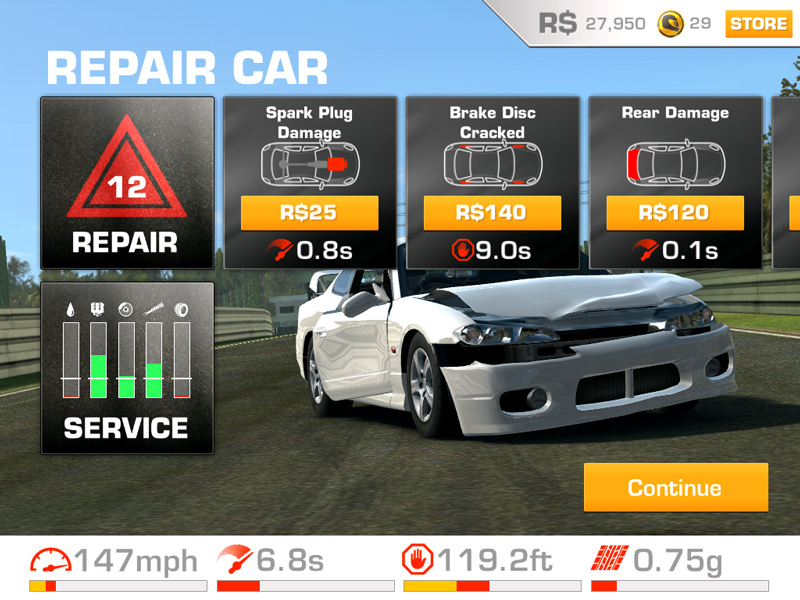Pay R$25 for Spark Plug Damage
This screenshot has width=800, height=600.
click(x=309, y=213)
